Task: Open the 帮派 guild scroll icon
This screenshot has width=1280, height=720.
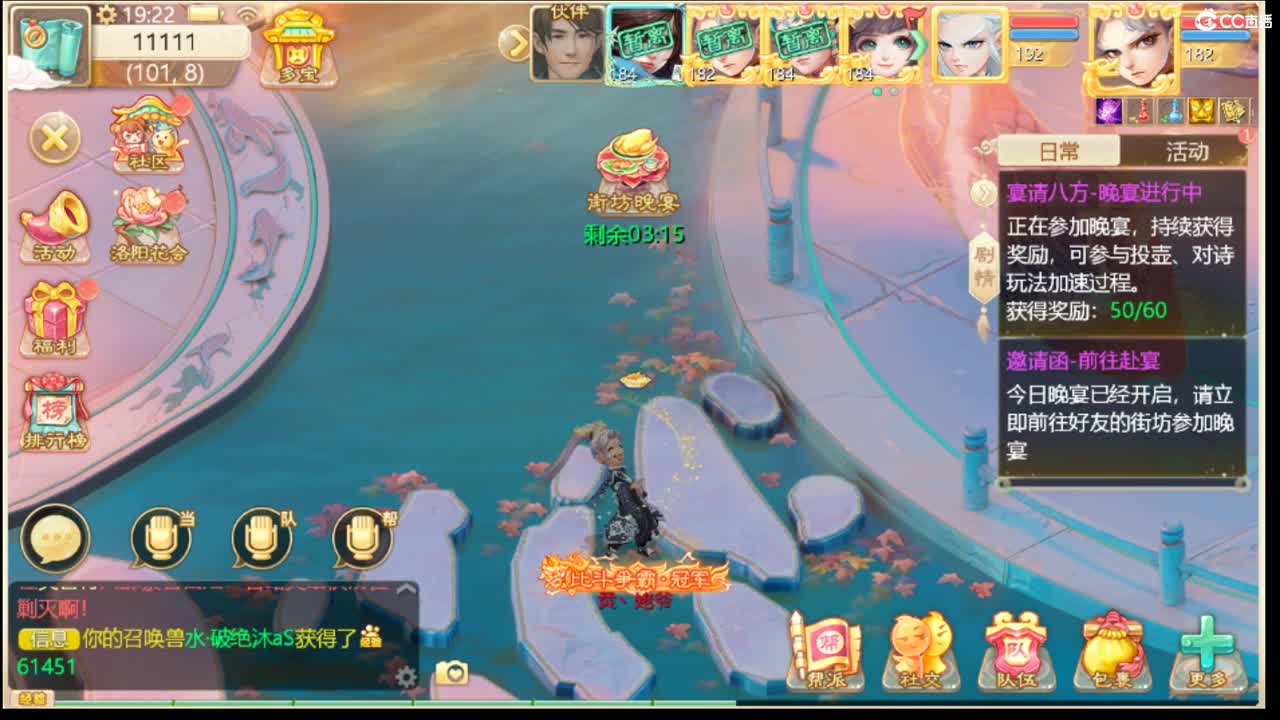Action: pyautogui.click(x=828, y=652)
